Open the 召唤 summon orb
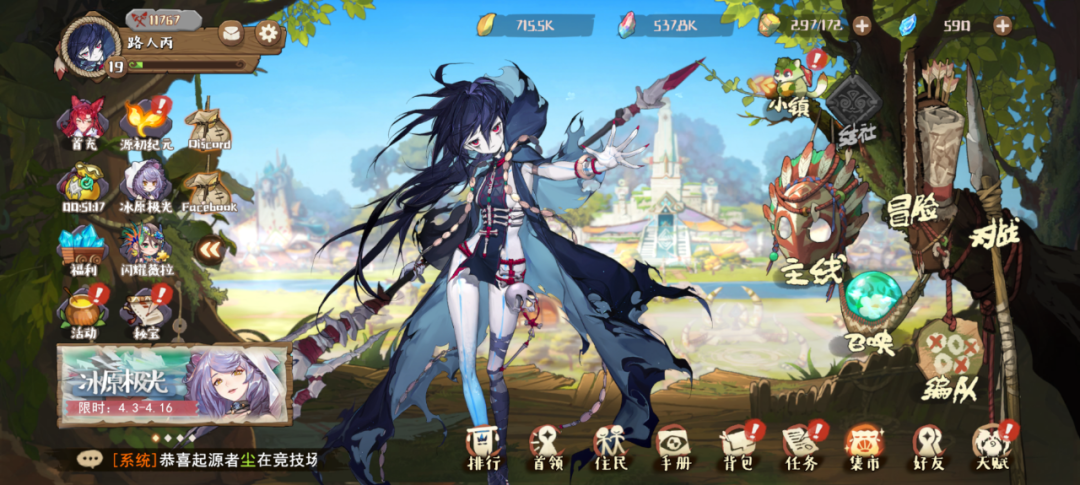Viewport: 1080px width, 485px height. tap(872, 302)
